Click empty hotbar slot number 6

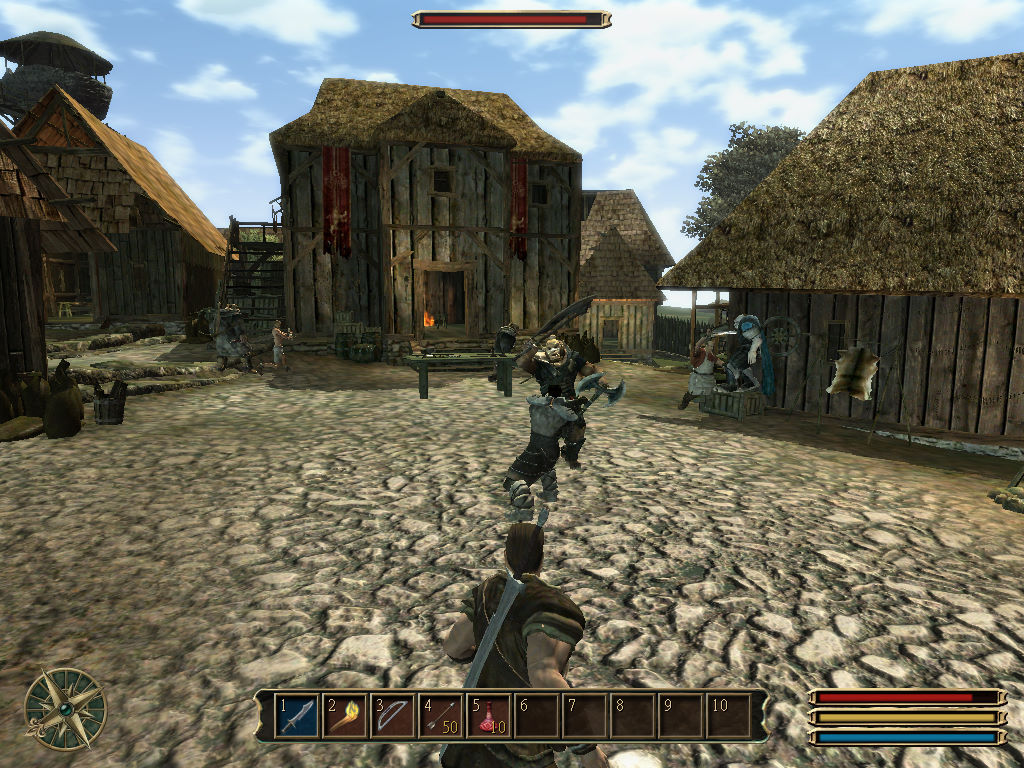[x=537, y=716]
